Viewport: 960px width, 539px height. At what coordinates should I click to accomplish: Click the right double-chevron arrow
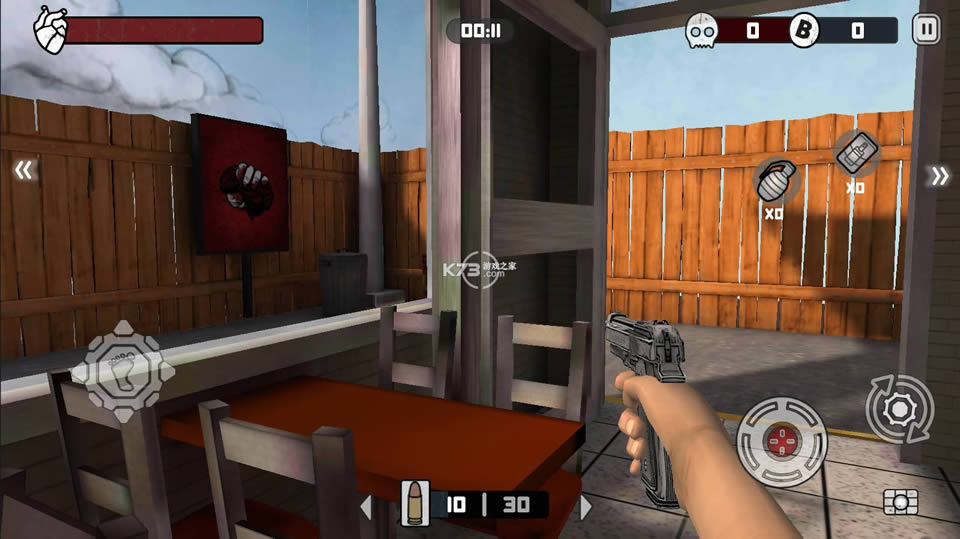click(939, 177)
